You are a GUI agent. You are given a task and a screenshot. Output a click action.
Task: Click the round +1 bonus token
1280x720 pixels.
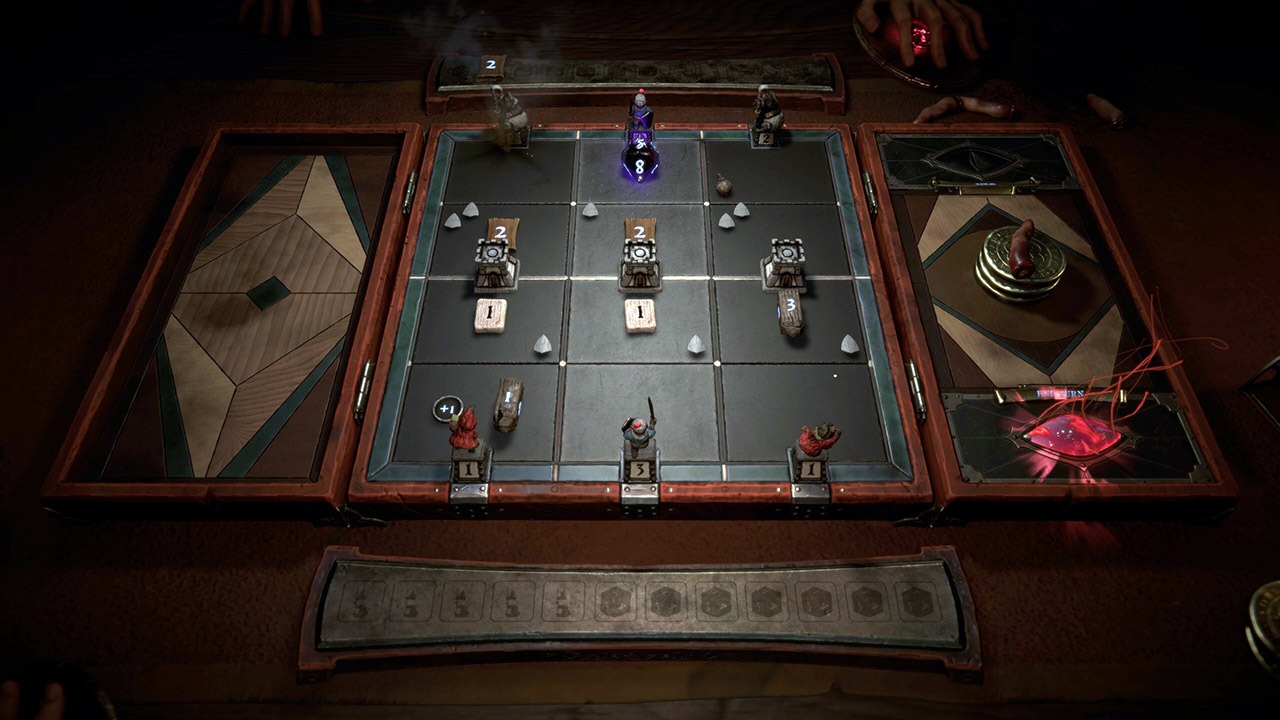pos(446,408)
